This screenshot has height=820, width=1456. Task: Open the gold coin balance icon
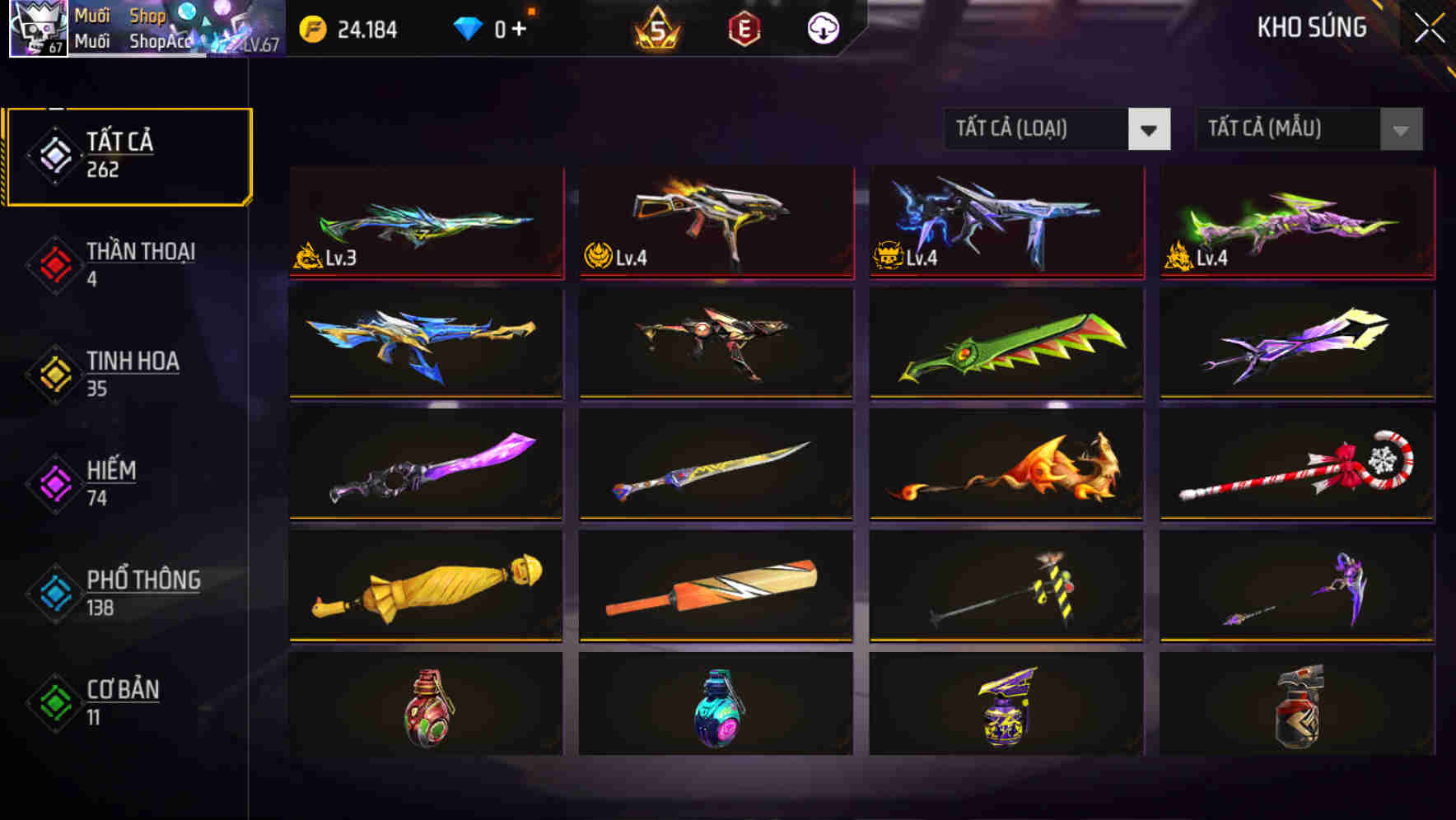[x=311, y=29]
